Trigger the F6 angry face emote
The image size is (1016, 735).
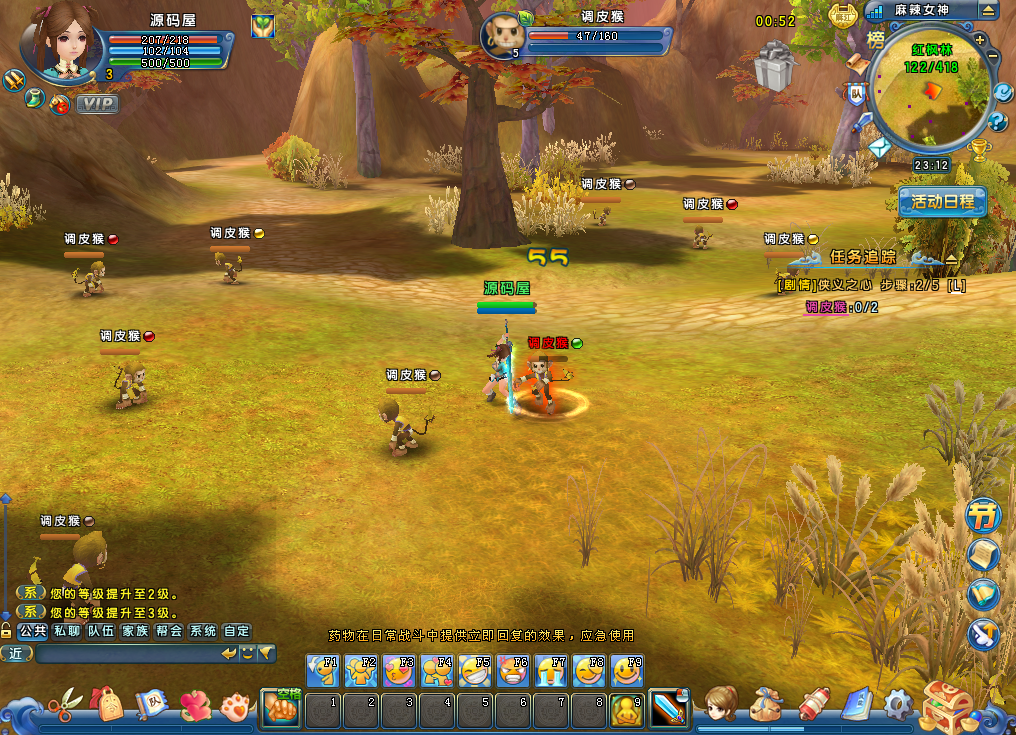[x=513, y=670]
